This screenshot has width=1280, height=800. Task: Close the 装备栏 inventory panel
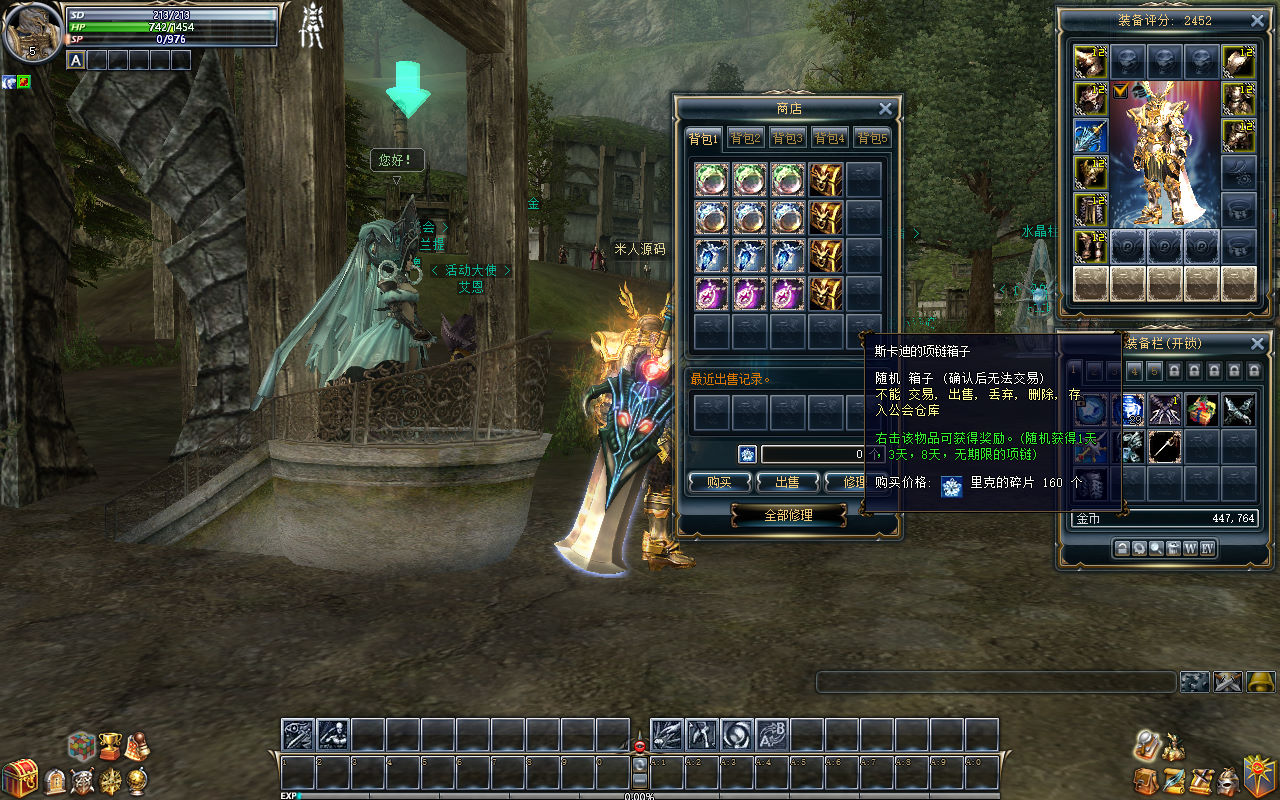tap(1258, 344)
